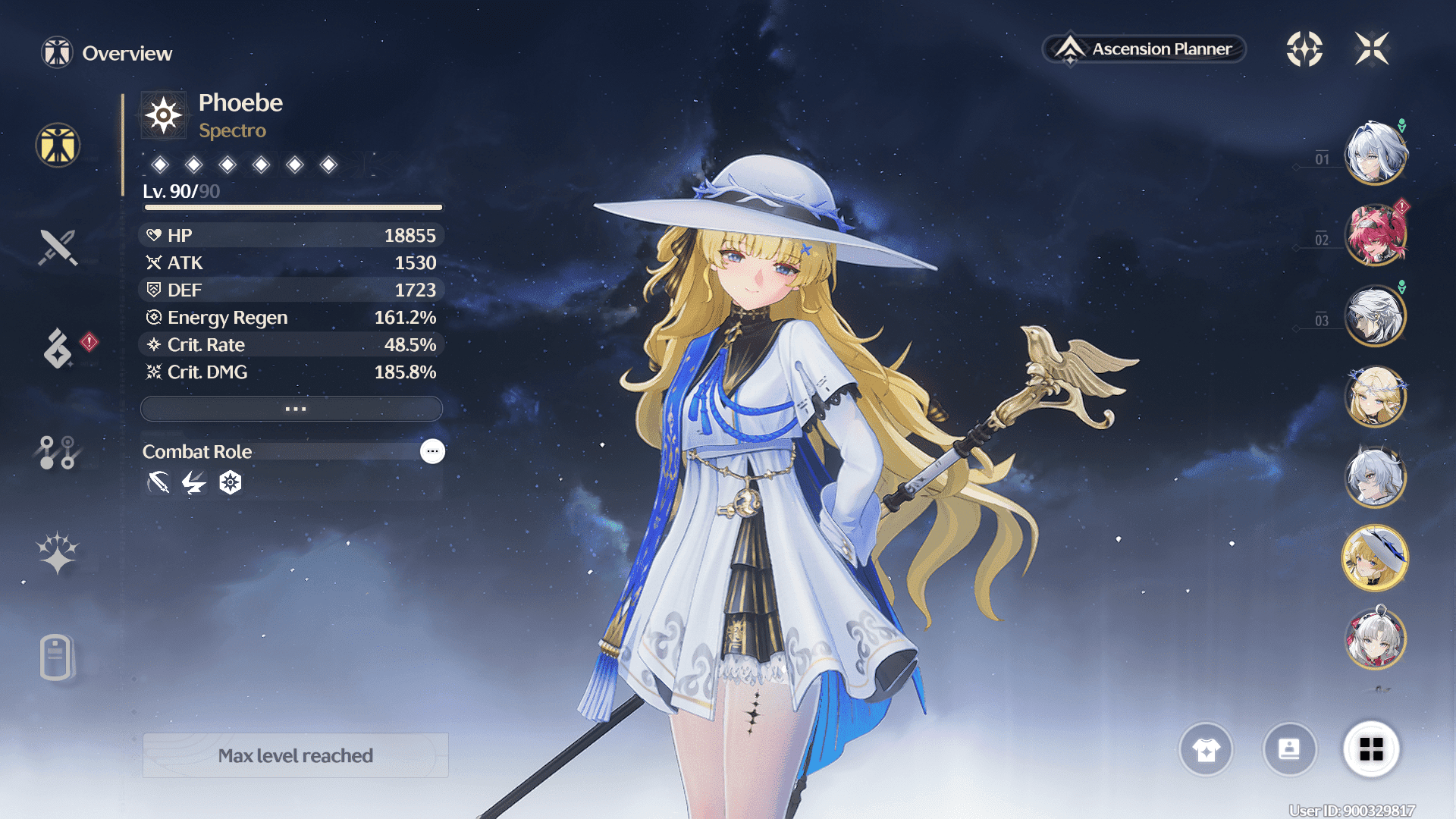
Task: Select Phoebe's highlighted portrait
Action: point(1375,559)
